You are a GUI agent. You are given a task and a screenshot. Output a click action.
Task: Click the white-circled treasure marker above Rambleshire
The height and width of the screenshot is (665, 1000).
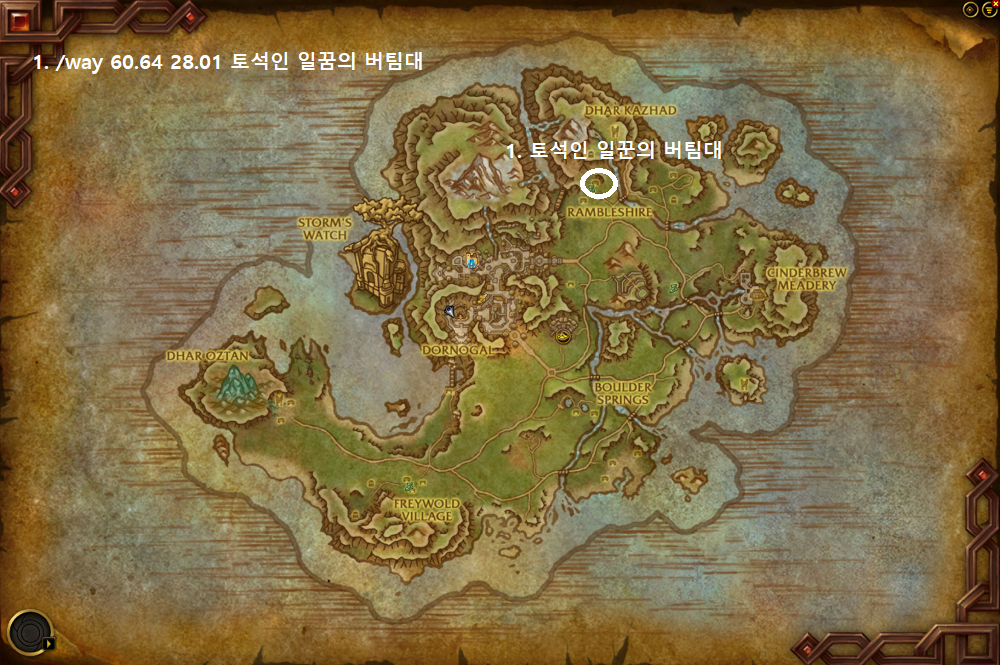(x=598, y=183)
